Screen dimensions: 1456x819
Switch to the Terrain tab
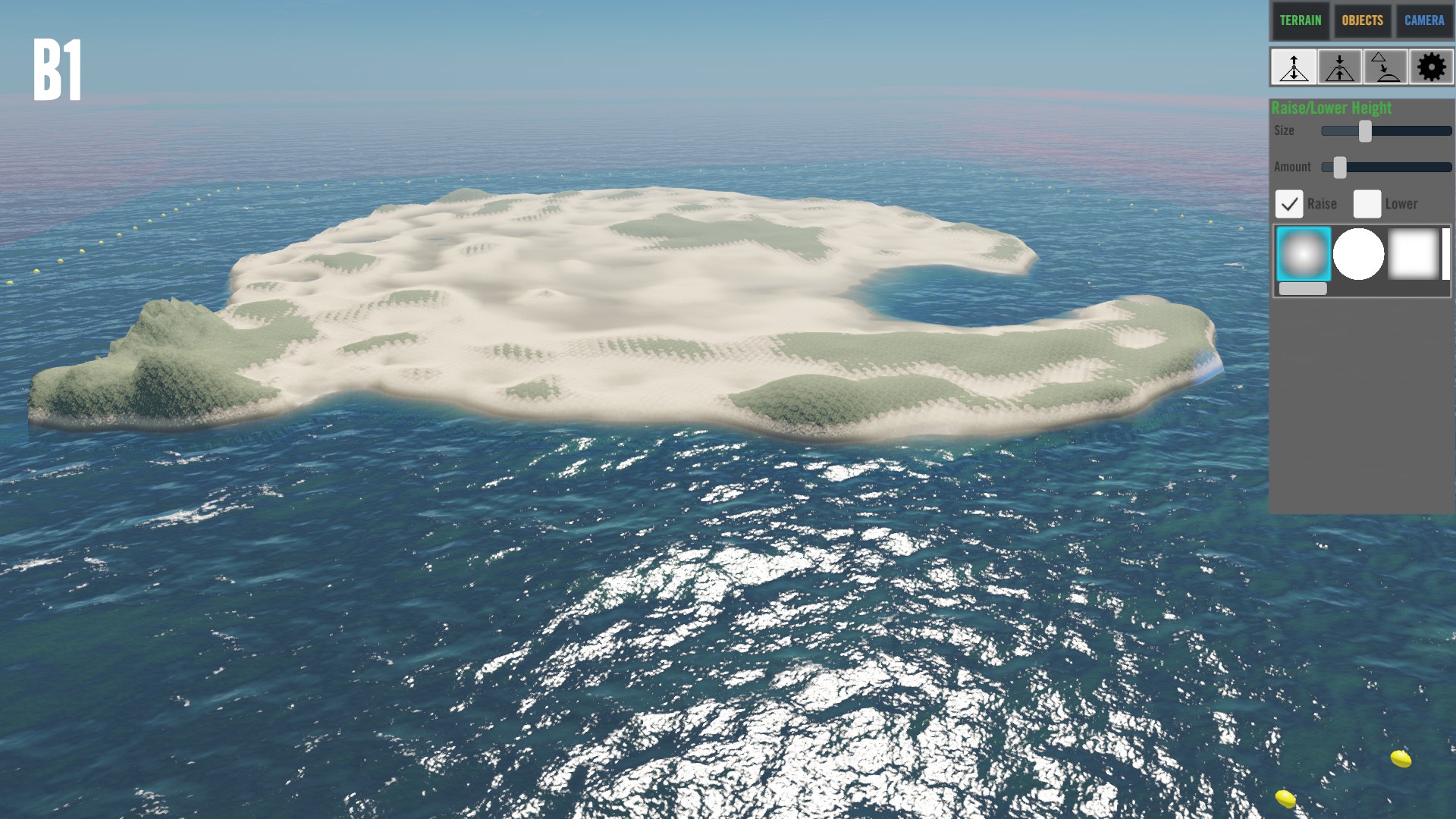coord(1300,20)
